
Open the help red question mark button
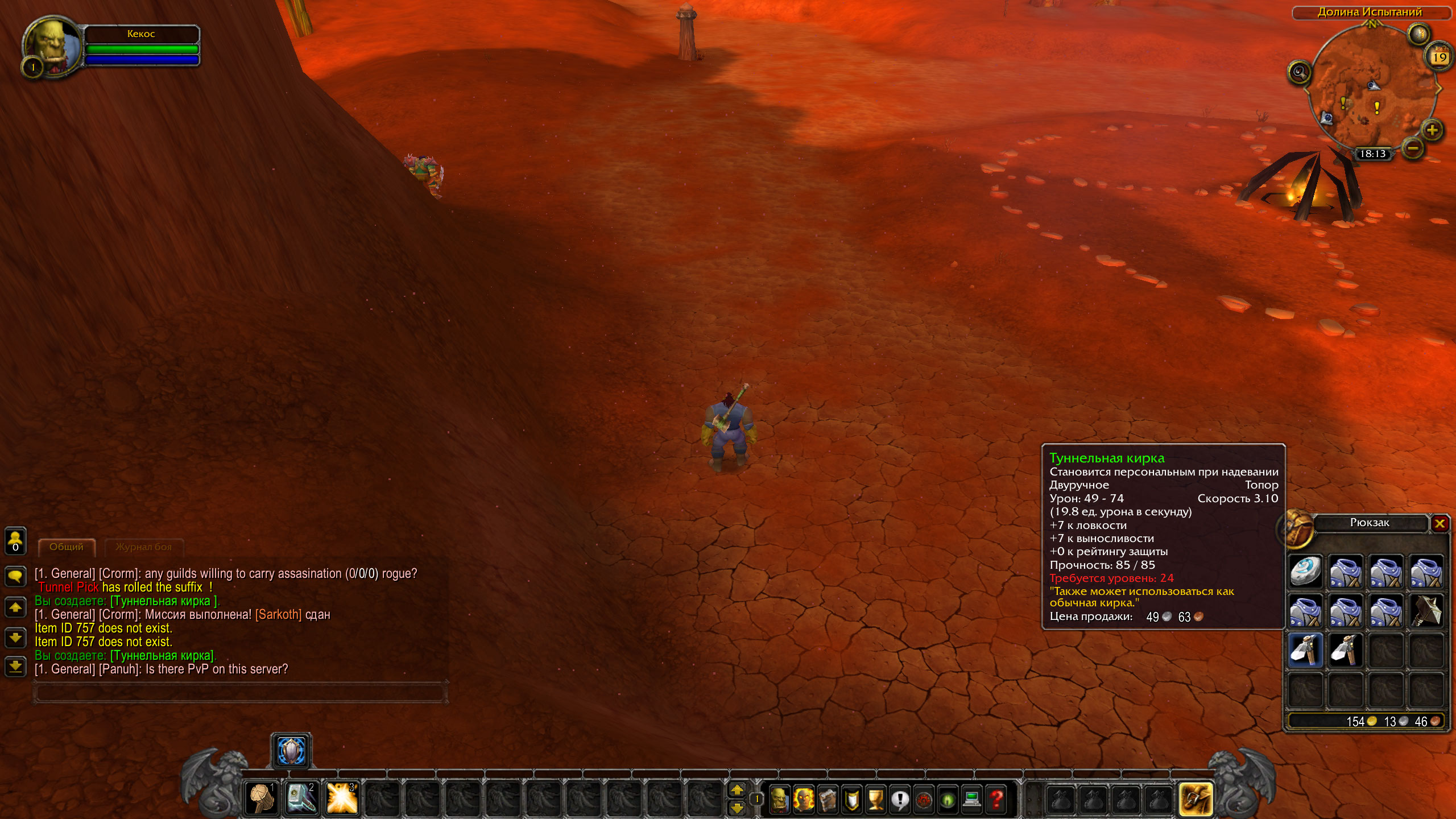pyautogui.click(x=996, y=799)
